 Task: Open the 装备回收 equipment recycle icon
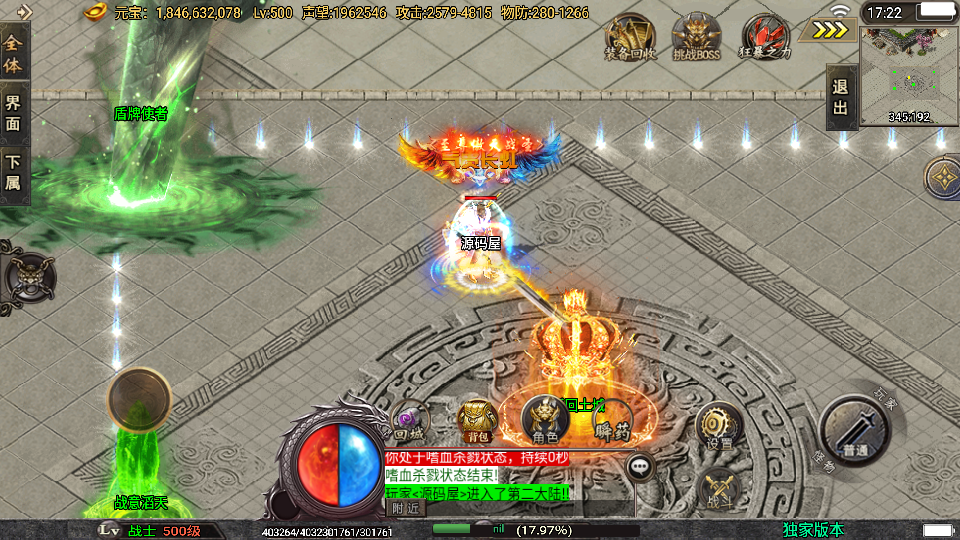coord(630,37)
